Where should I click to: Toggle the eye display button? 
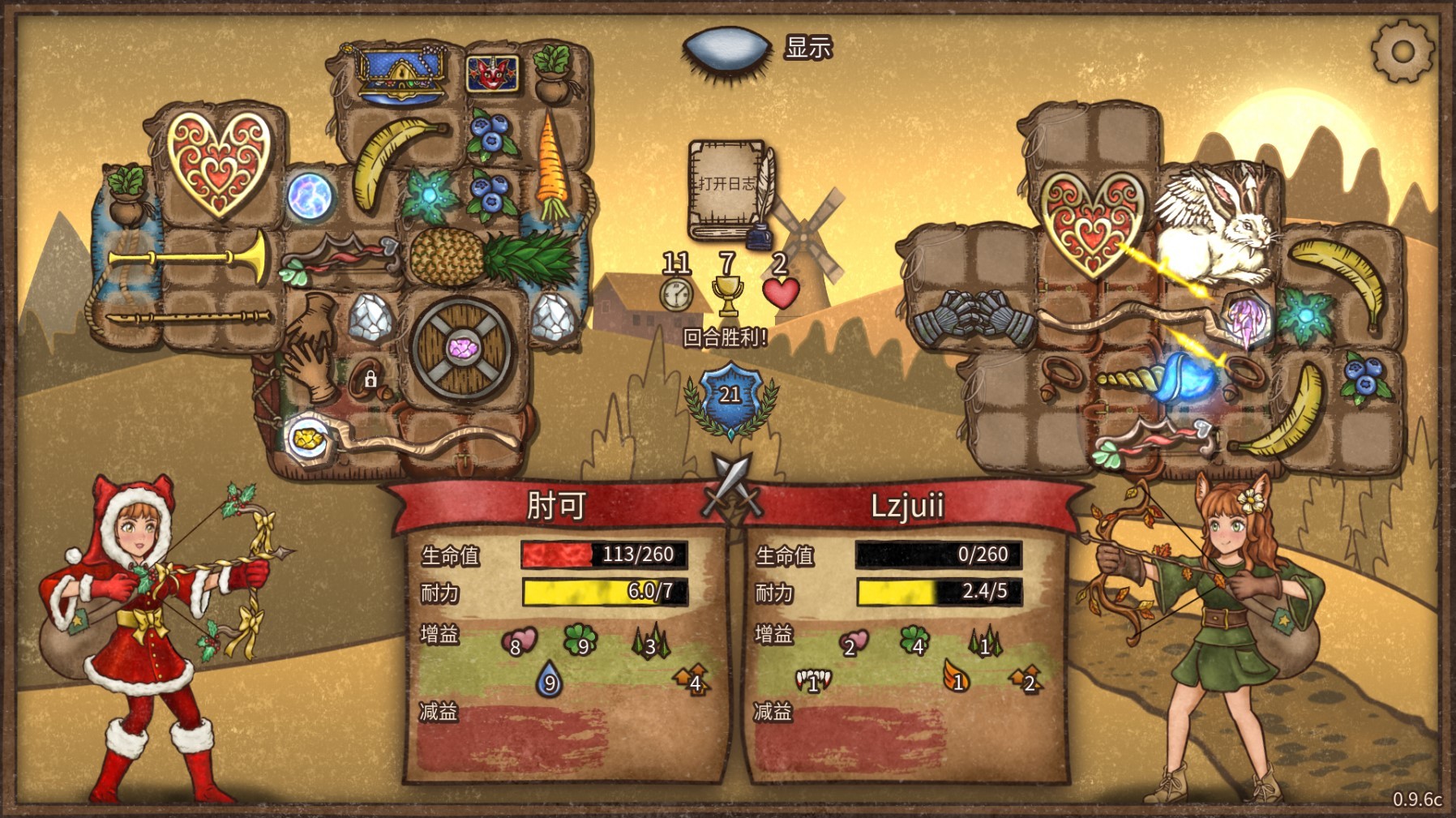(726, 50)
